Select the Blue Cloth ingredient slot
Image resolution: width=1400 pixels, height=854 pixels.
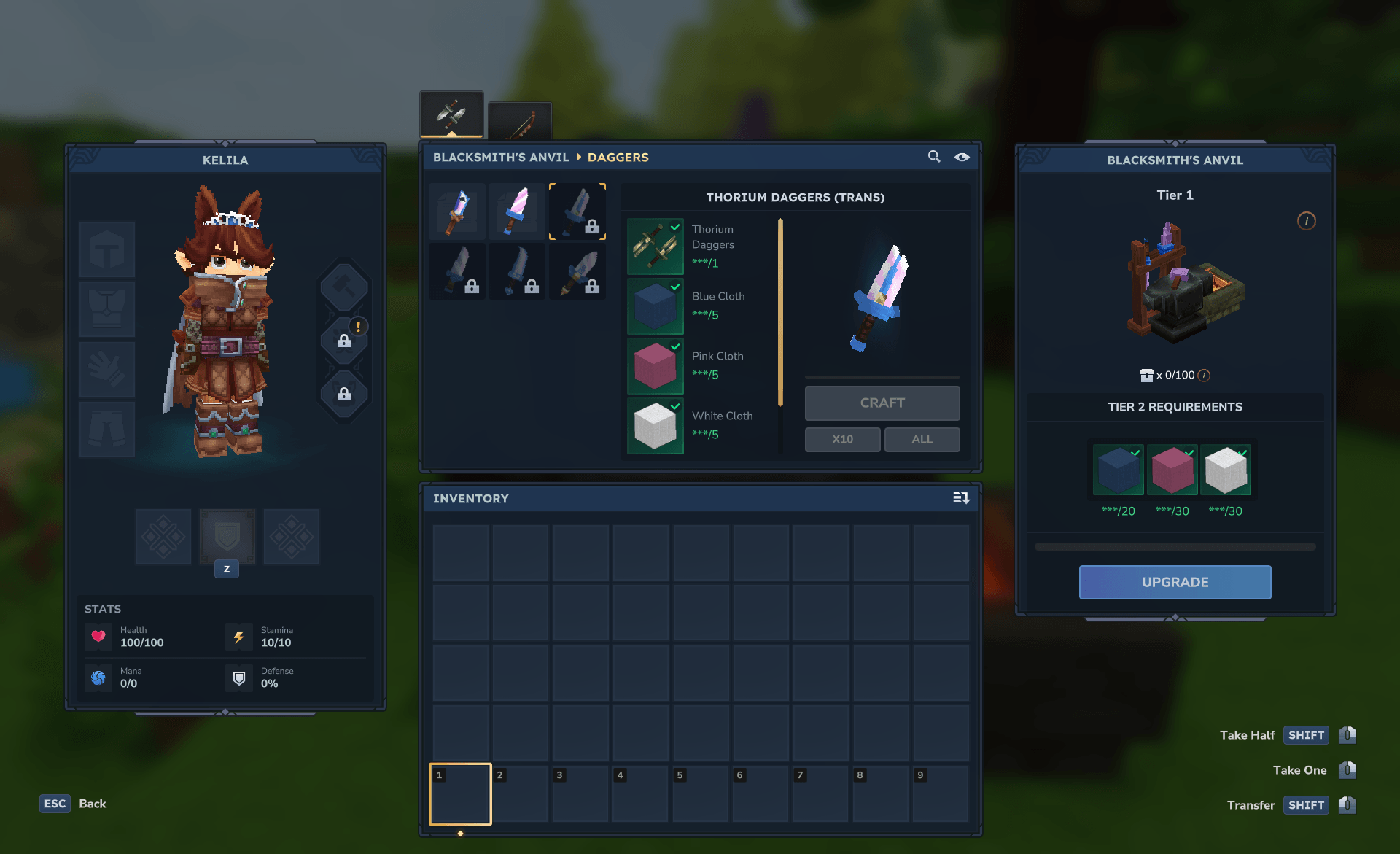click(x=655, y=306)
